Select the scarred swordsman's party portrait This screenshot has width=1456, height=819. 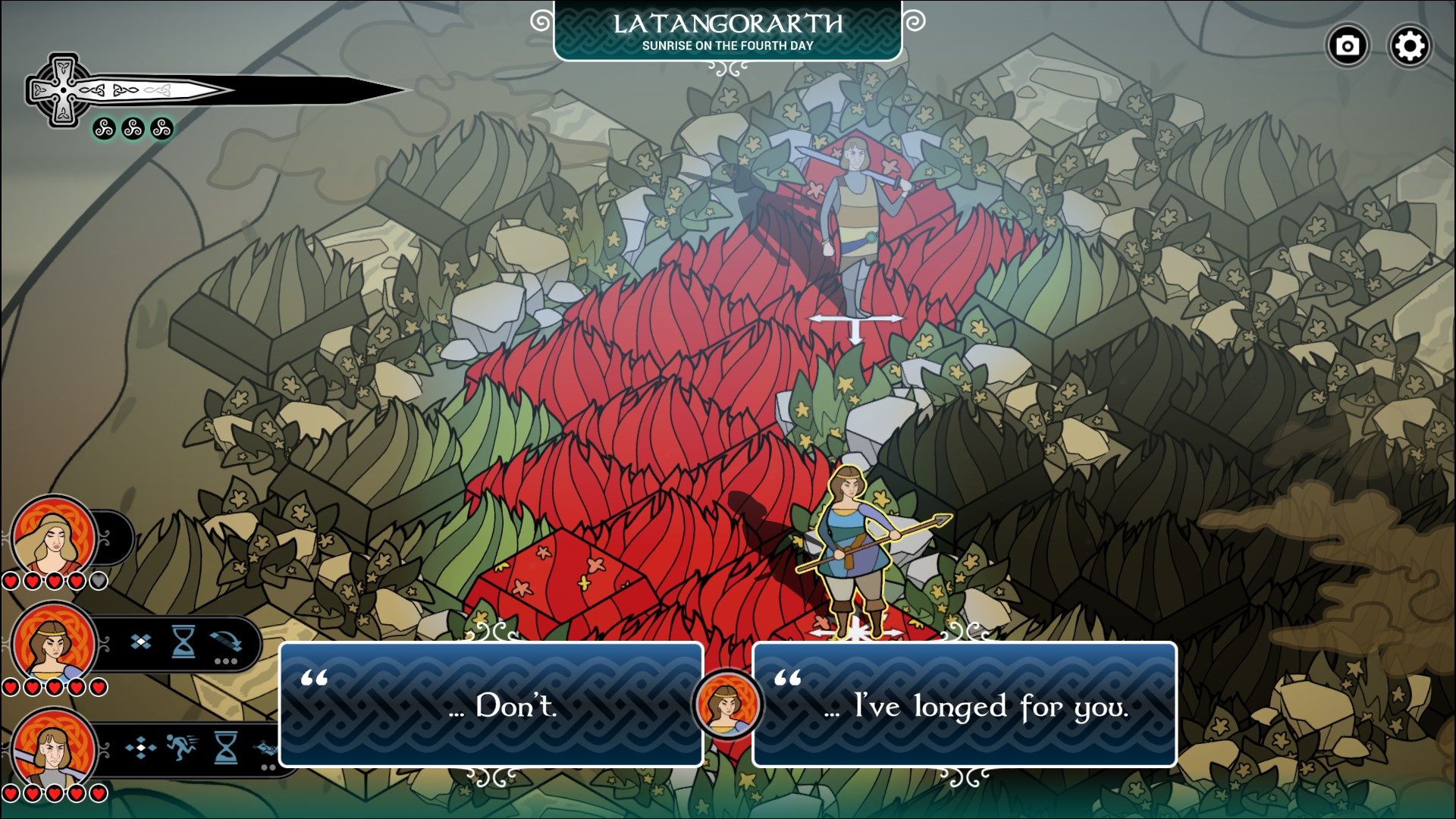point(53,749)
